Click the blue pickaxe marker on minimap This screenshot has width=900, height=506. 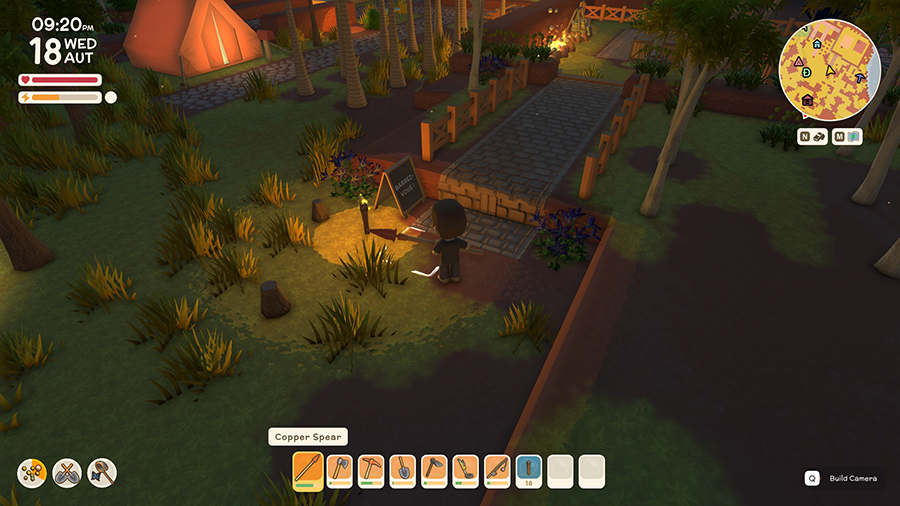[x=860, y=77]
